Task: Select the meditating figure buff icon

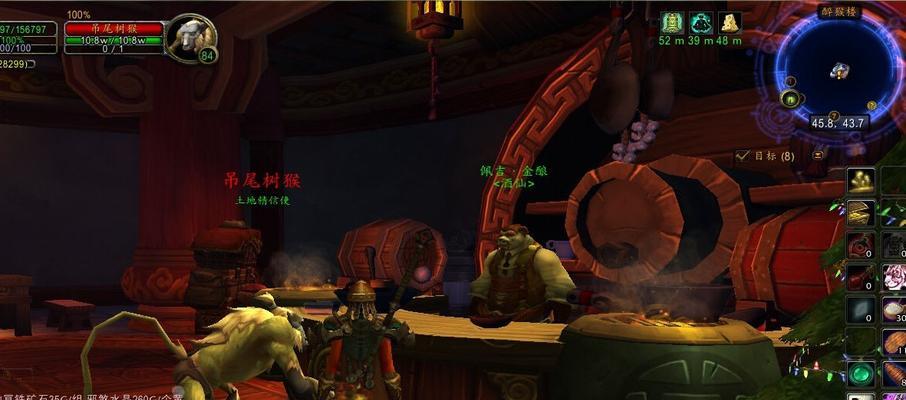Action: [x=701, y=23]
